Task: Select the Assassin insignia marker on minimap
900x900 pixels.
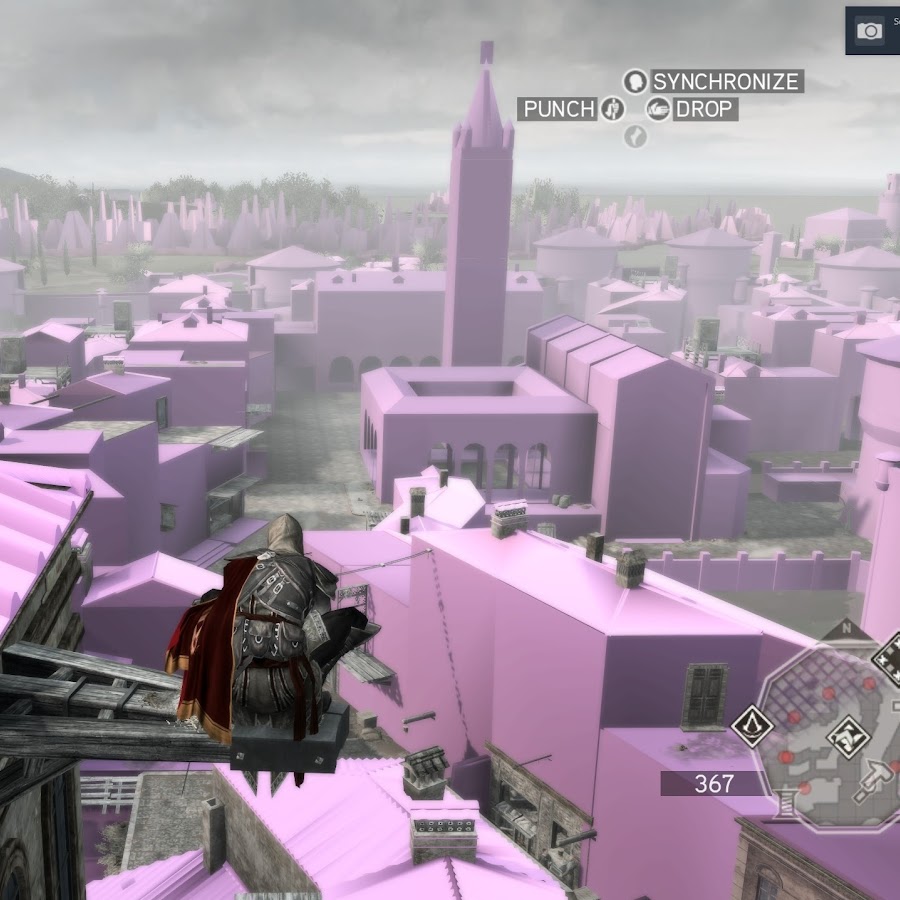Action: [x=752, y=725]
